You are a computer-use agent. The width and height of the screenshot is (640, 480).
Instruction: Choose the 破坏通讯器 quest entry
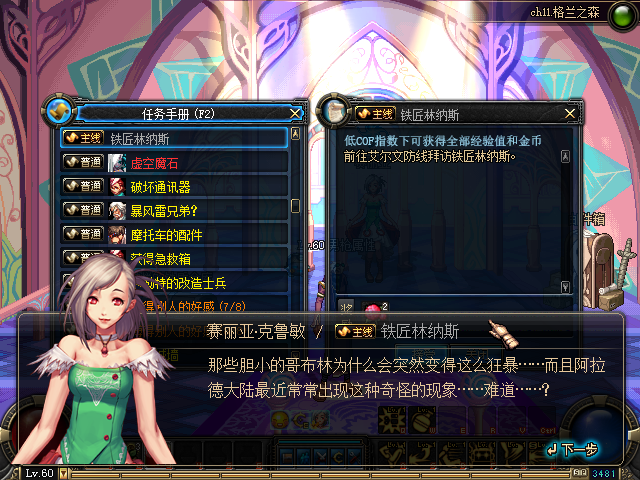click(x=174, y=186)
